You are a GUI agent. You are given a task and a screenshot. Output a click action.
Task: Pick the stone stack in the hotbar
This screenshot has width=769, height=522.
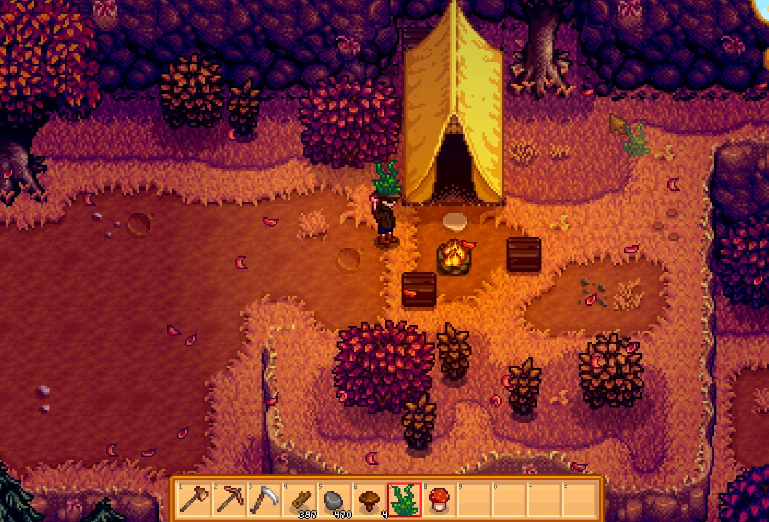pos(335,497)
